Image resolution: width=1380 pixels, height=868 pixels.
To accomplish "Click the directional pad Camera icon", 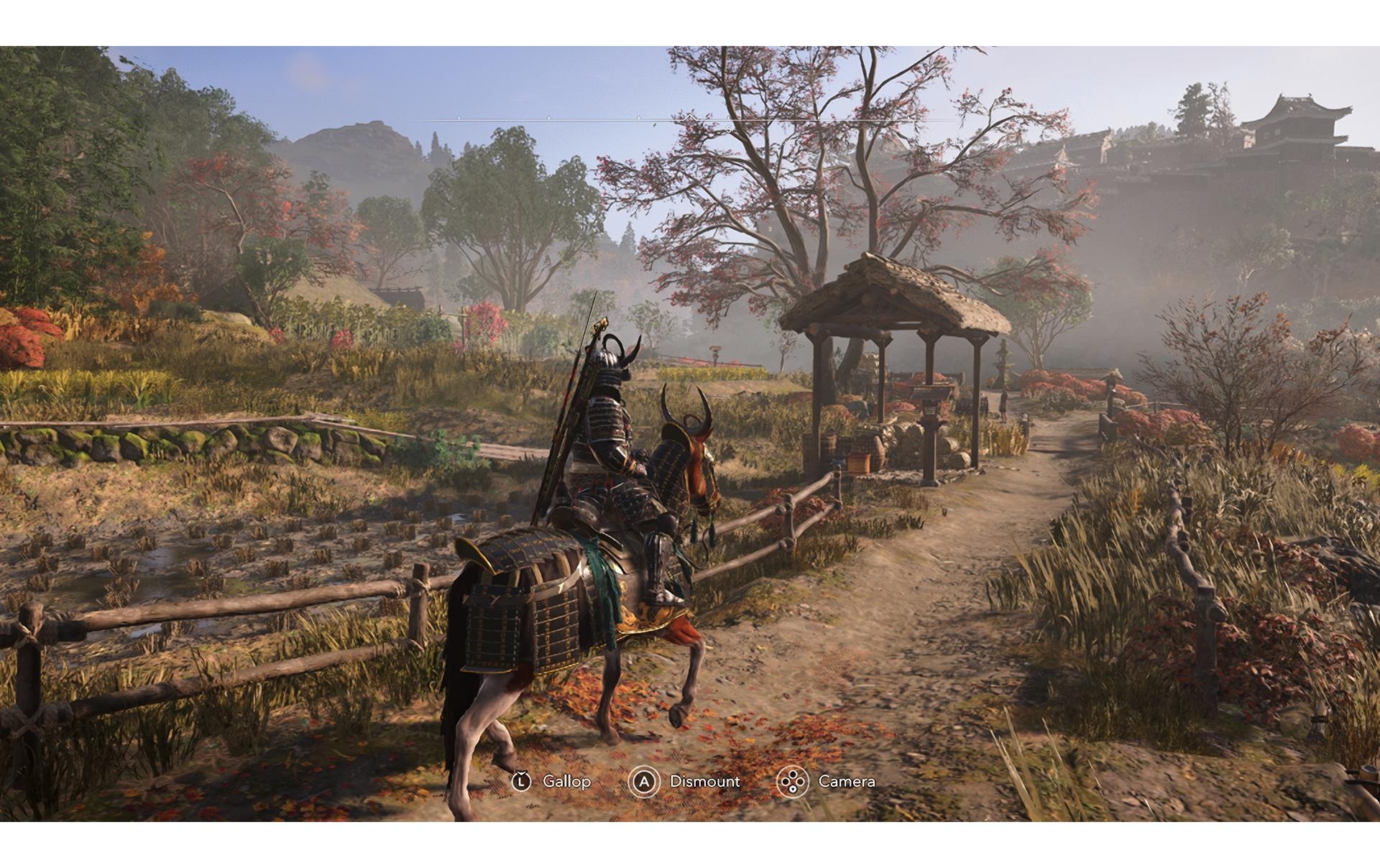I will tap(792, 782).
